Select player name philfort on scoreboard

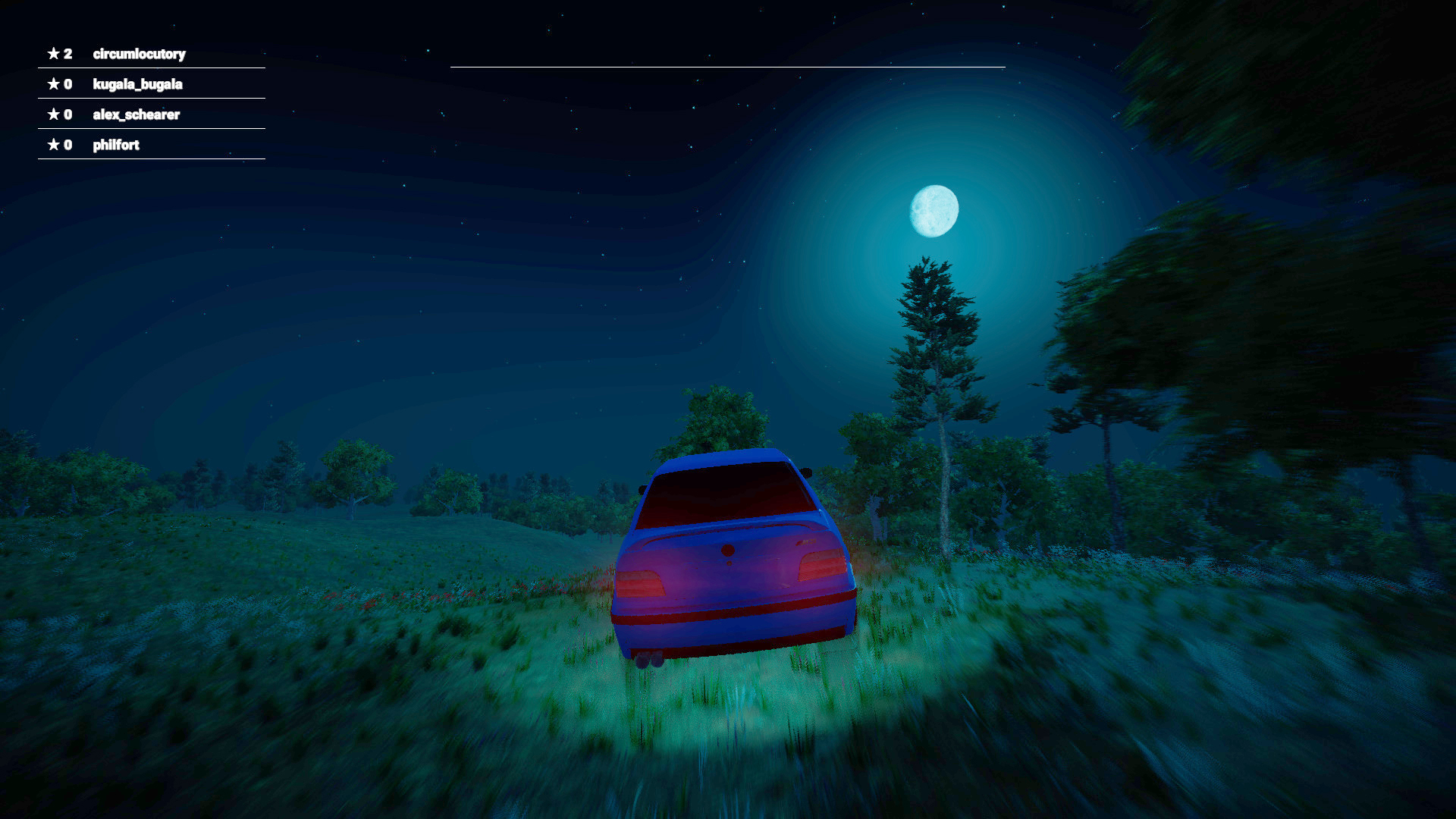(116, 144)
